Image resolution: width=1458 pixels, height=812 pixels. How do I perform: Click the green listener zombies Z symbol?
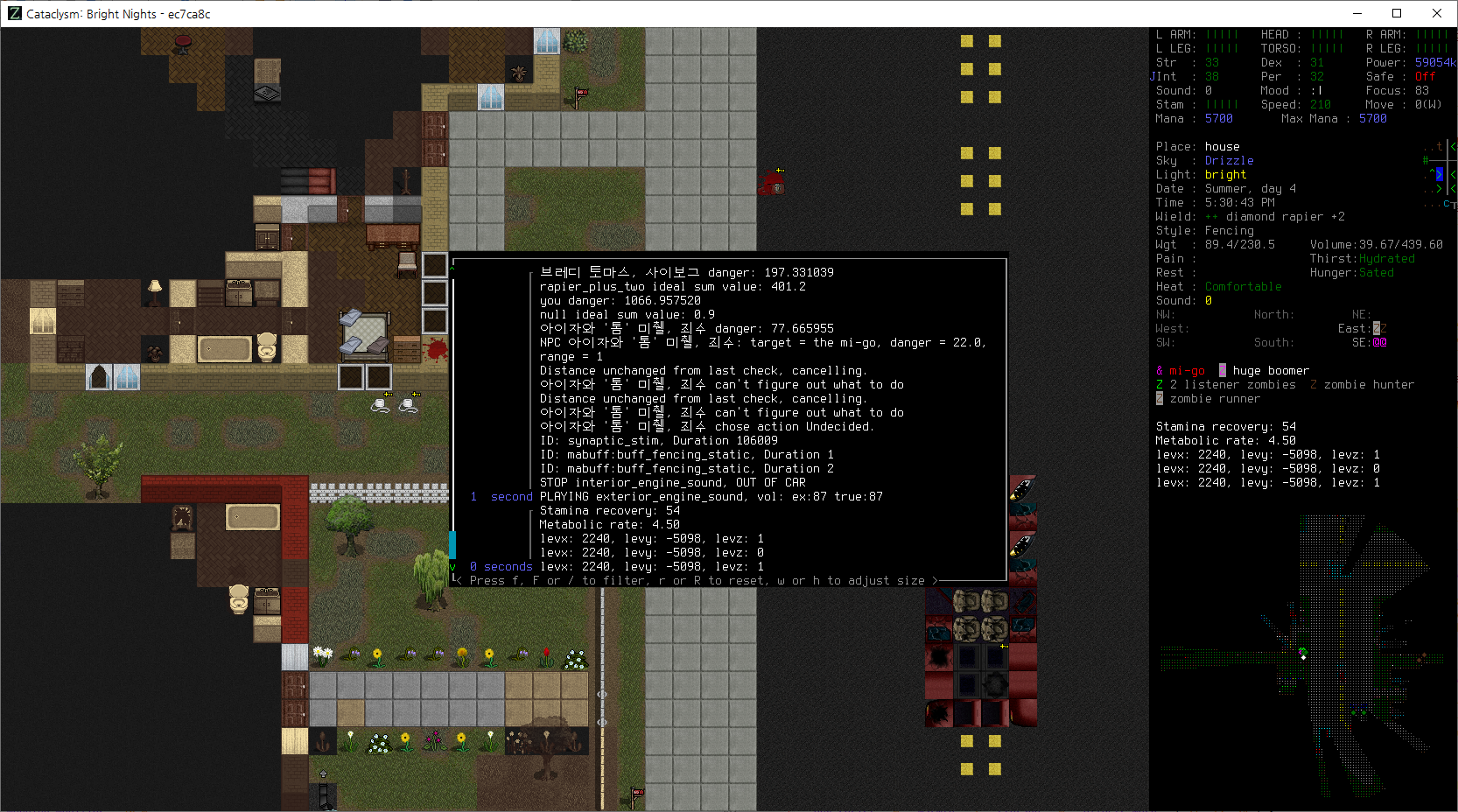click(1159, 384)
